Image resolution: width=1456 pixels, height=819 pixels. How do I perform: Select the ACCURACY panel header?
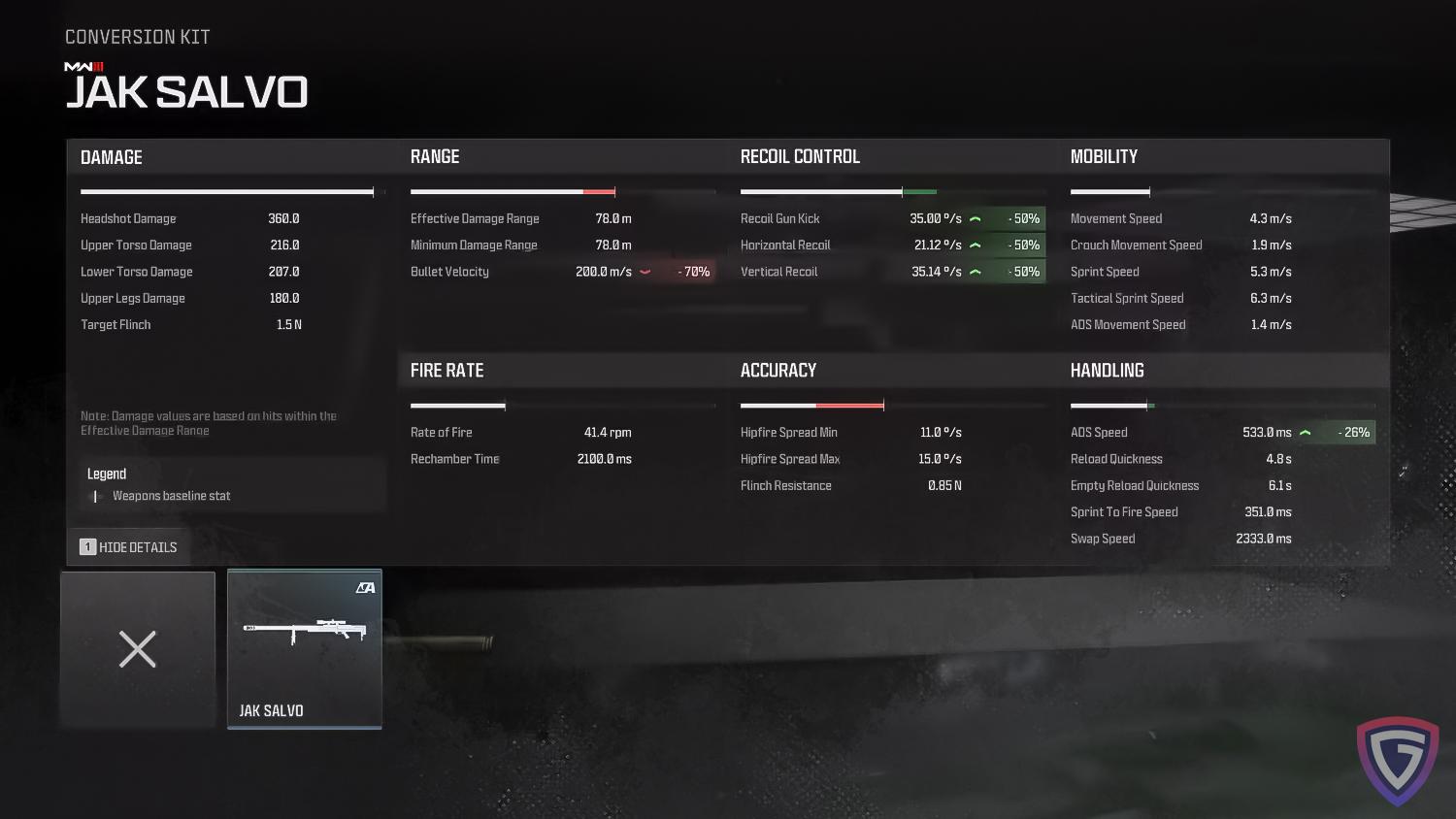[x=778, y=370]
